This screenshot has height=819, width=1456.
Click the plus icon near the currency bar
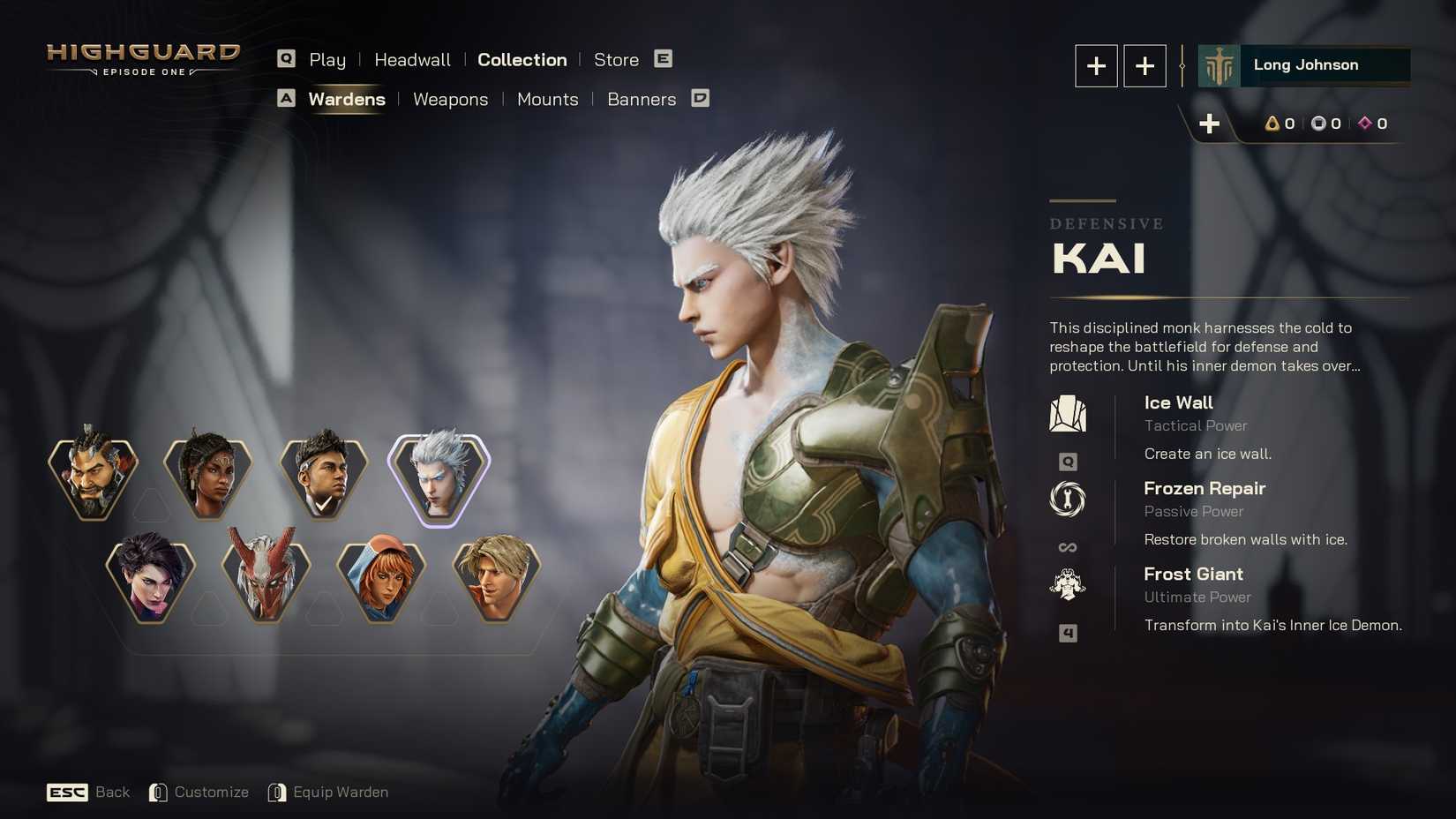point(1210,124)
